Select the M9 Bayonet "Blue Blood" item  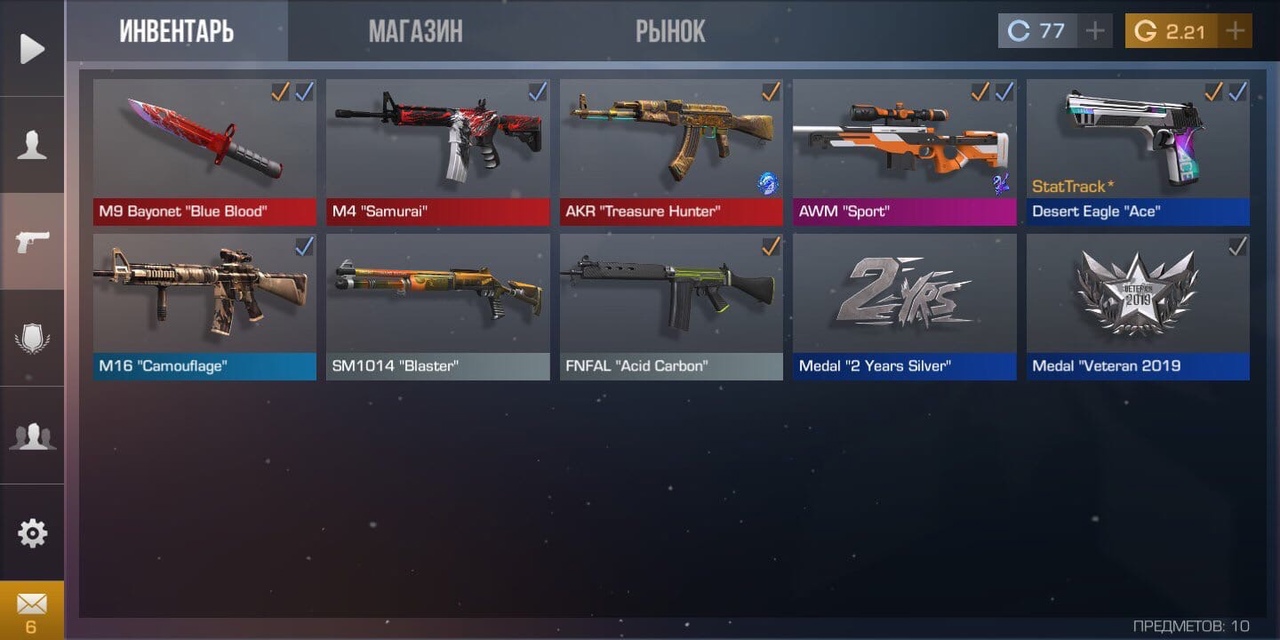(x=204, y=152)
